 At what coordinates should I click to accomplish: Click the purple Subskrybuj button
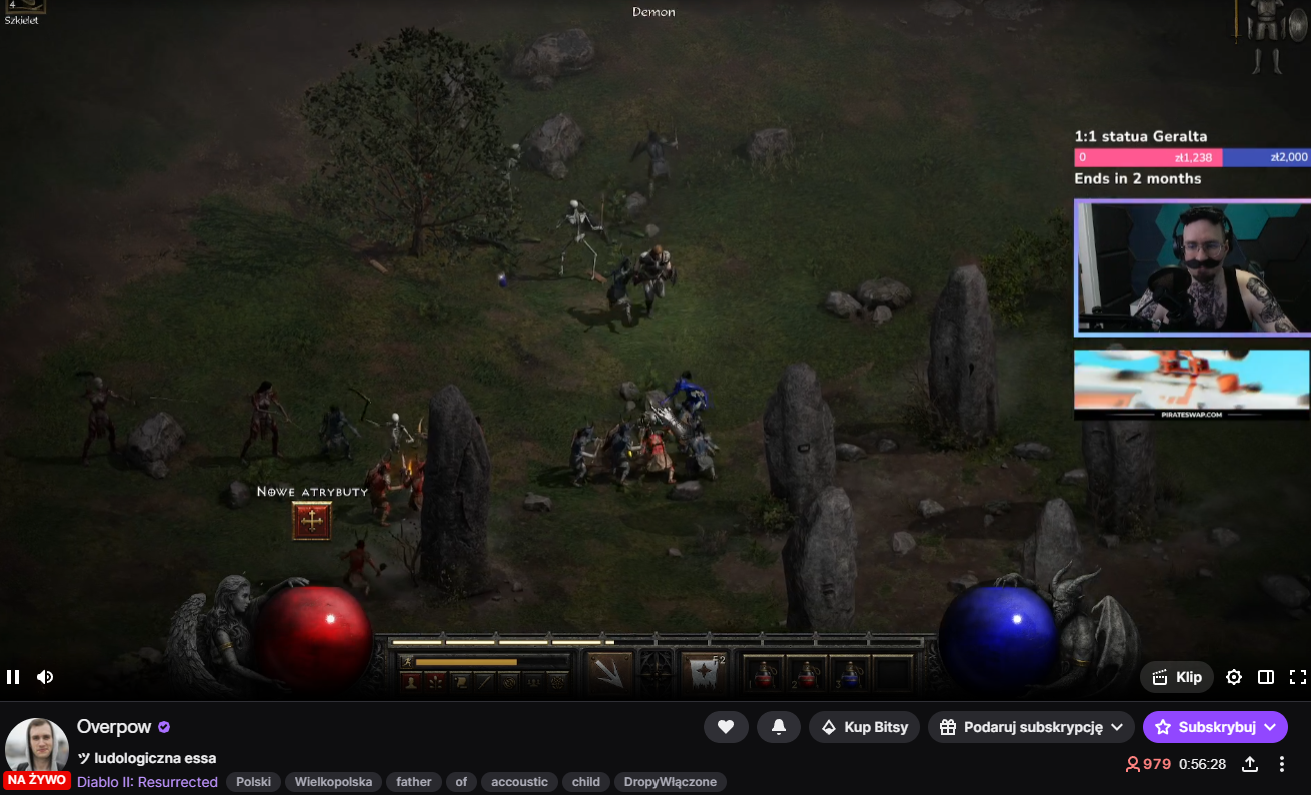(x=1215, y=727)
